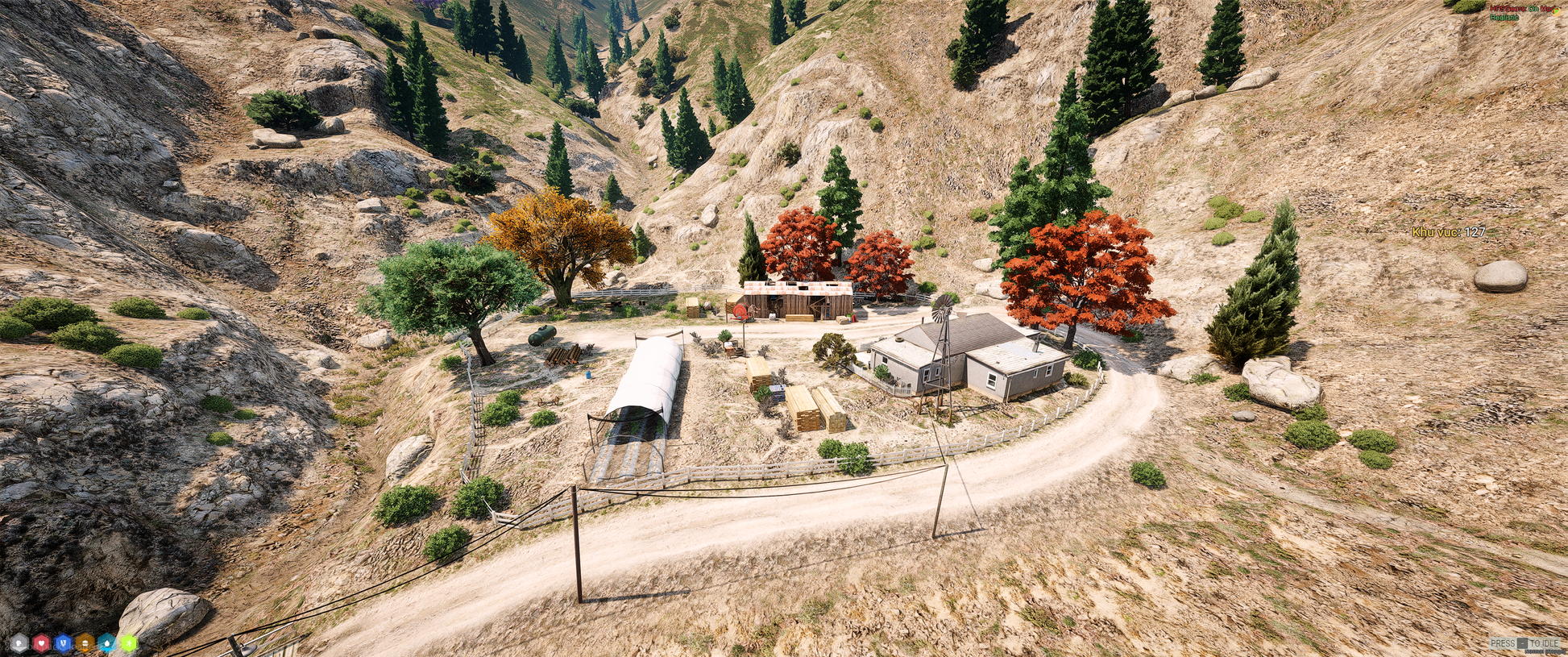Click the blue armor shield icon
The image size is (1568, 657).
pyautogui.click(x=63, y=643)
